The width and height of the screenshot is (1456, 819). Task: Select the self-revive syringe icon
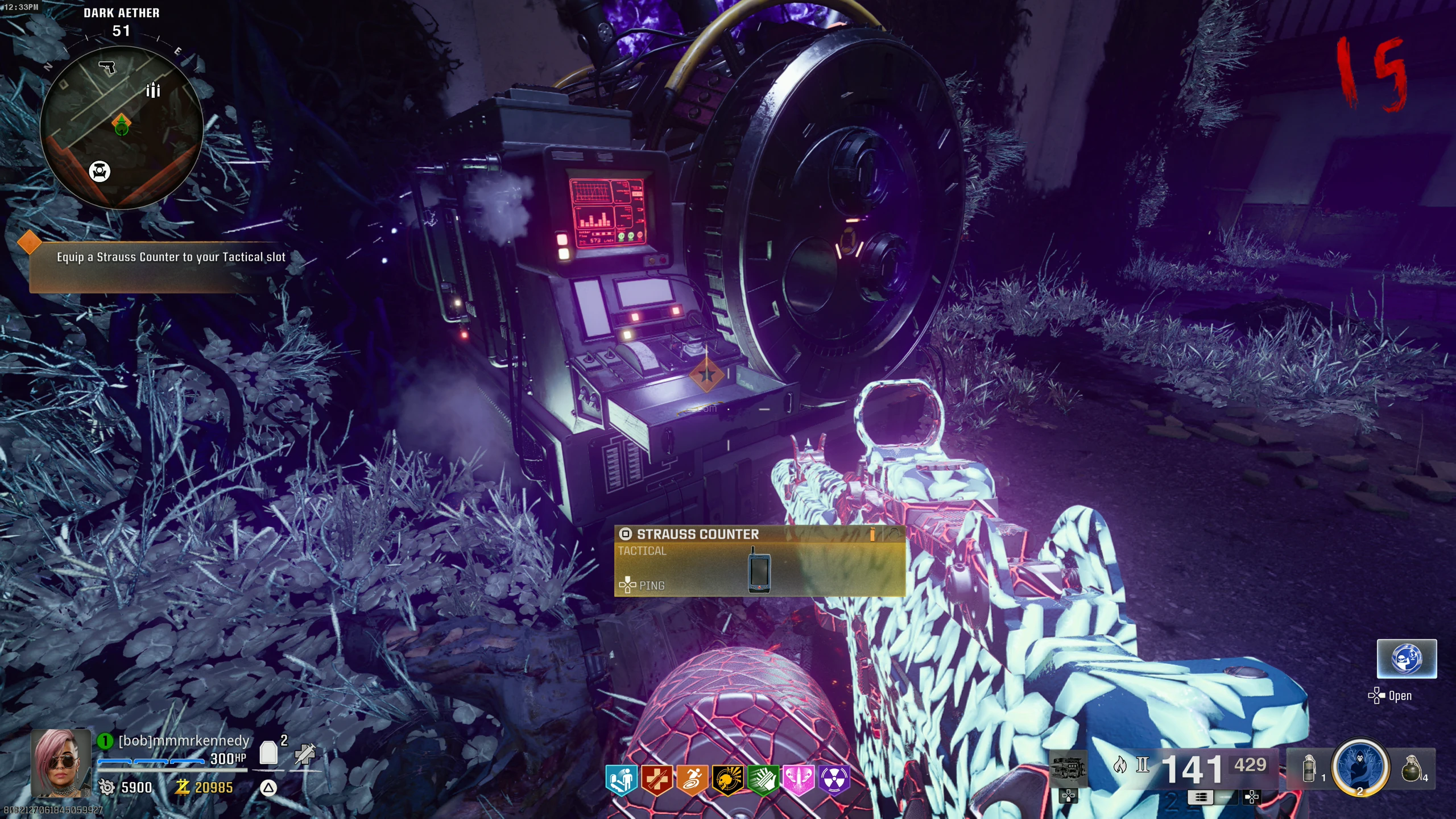[x=305, y=753]
